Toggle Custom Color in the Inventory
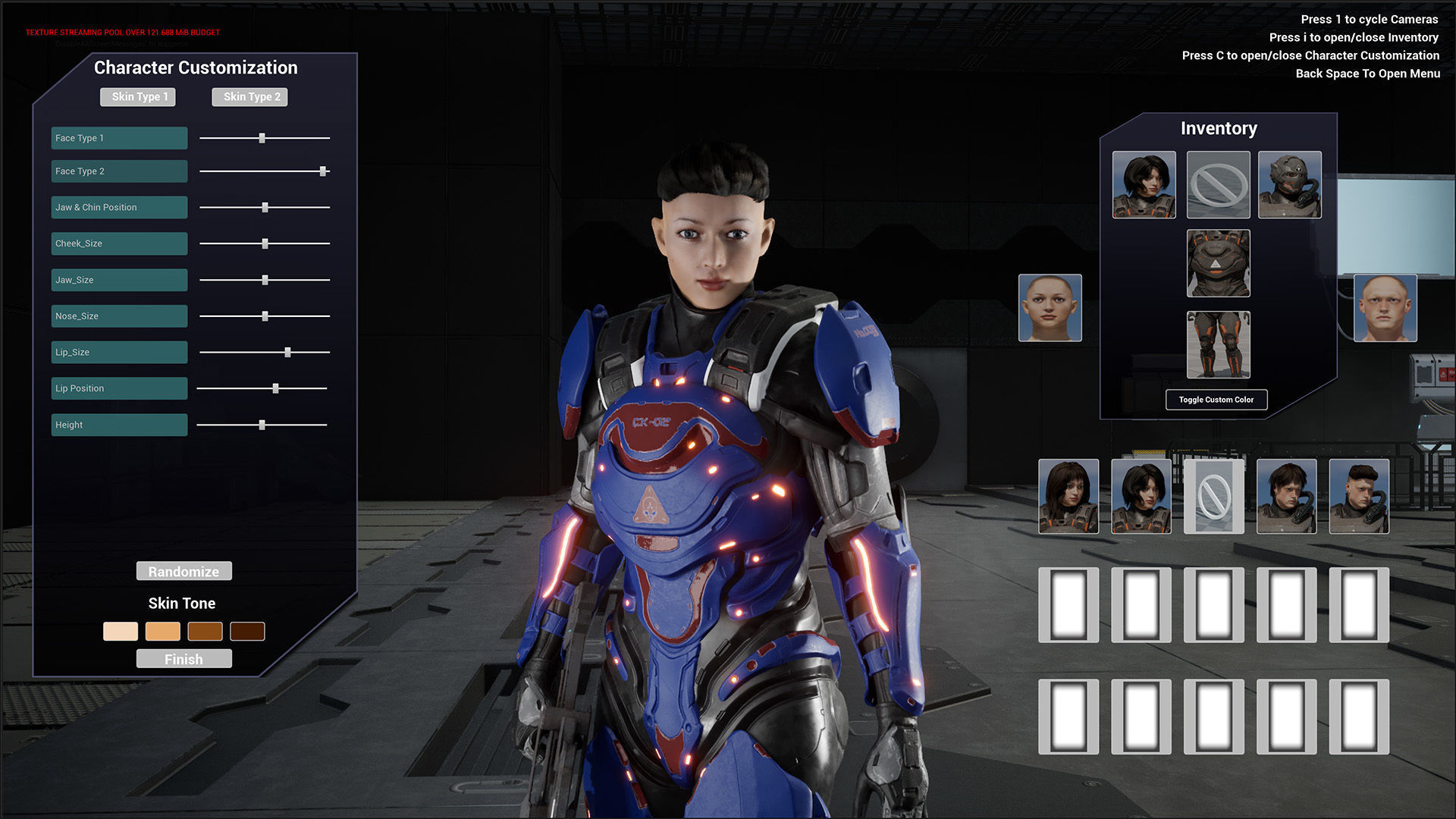Viewport: 1456px width, 819px height. [x=1216, y=400]
